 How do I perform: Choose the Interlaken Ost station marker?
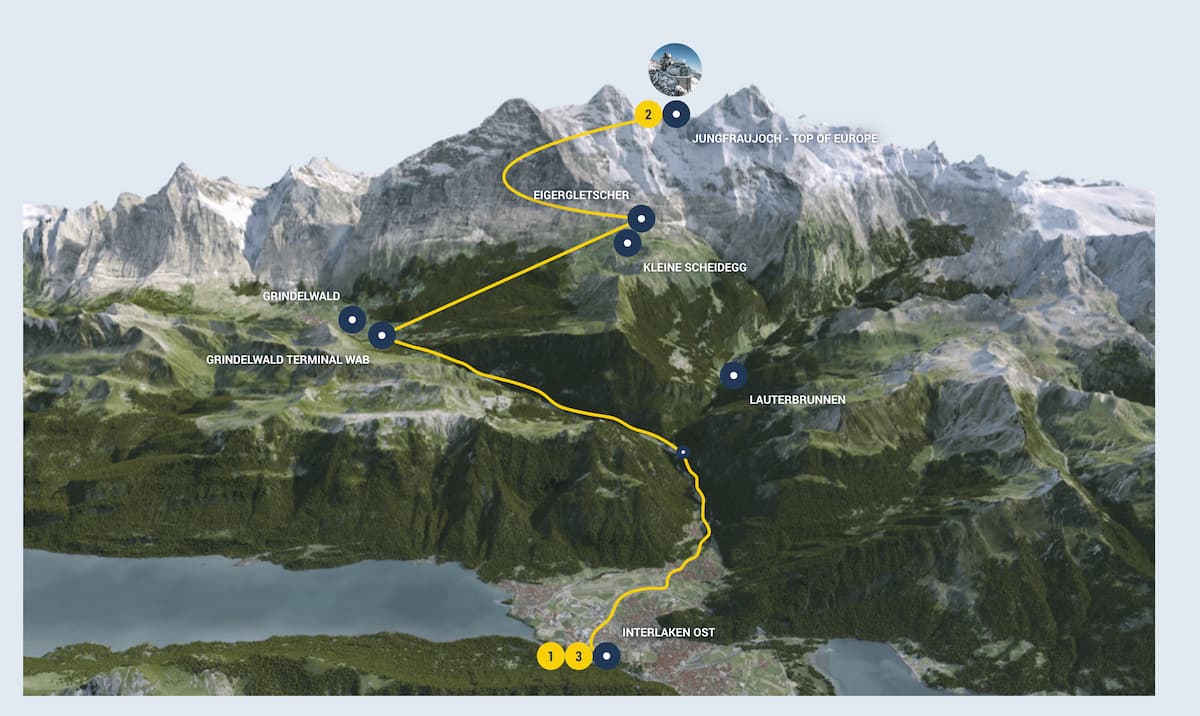coord(606,656)
